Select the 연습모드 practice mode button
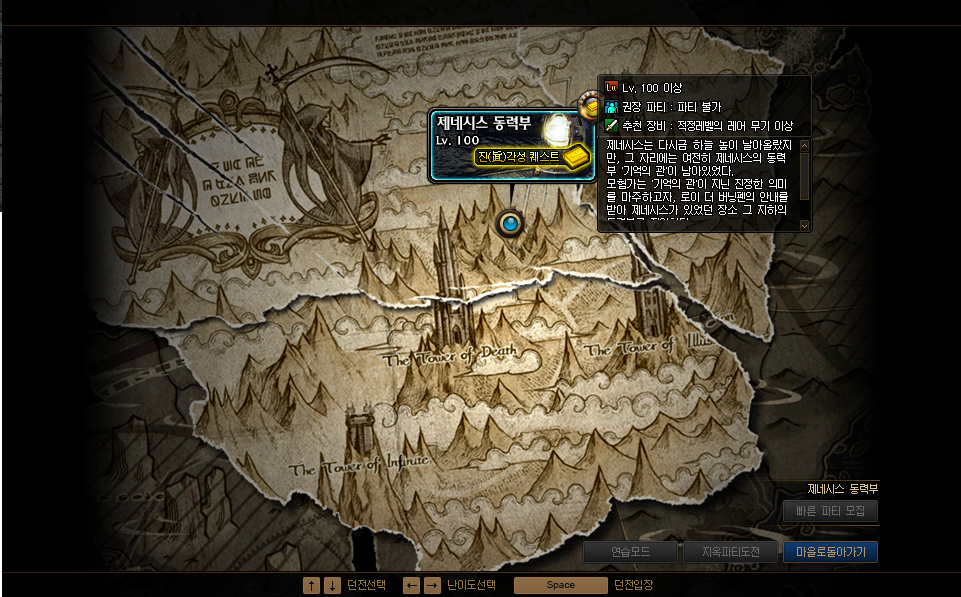 630,552
